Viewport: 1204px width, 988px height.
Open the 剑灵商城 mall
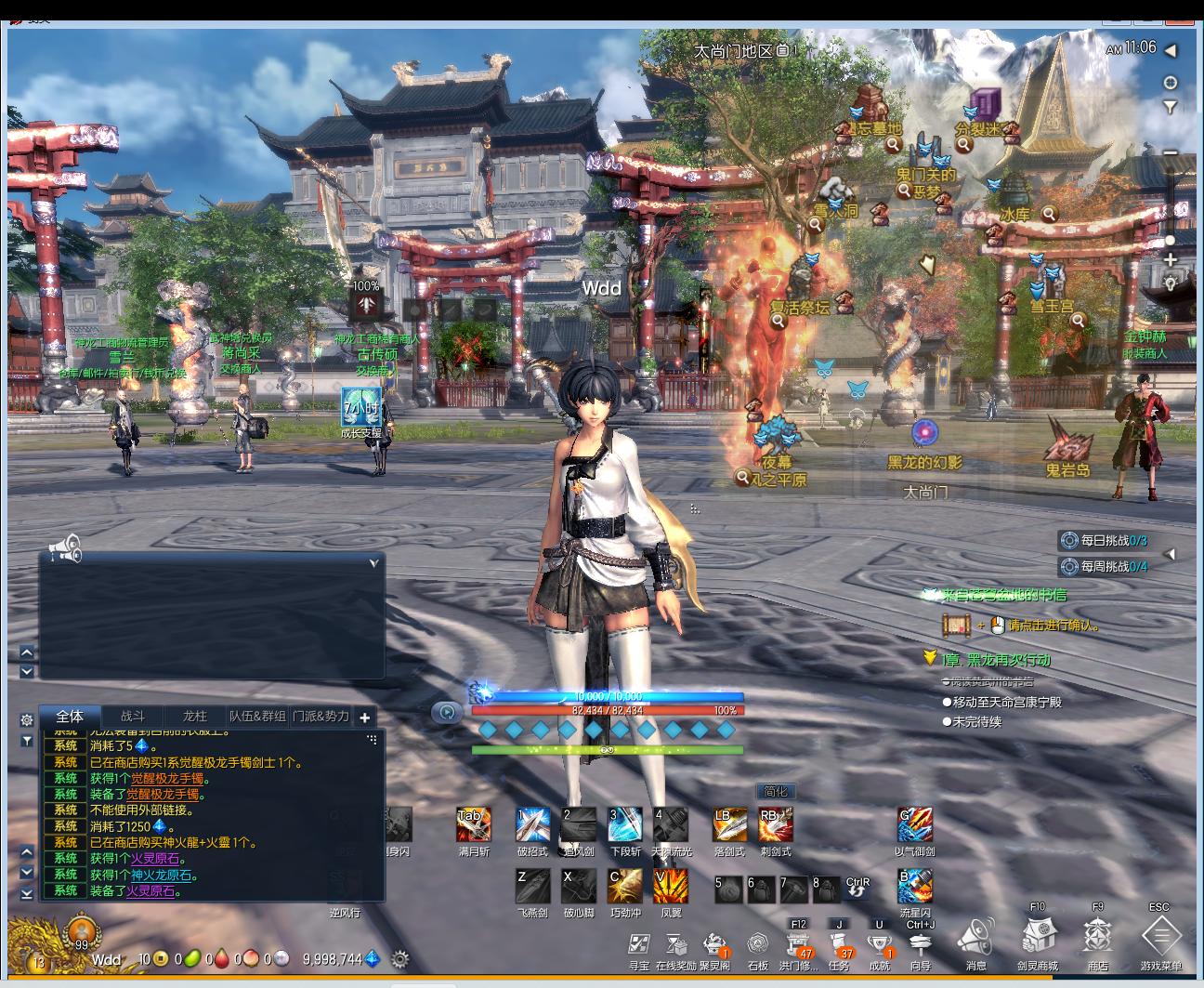[x=1037, y=937]
